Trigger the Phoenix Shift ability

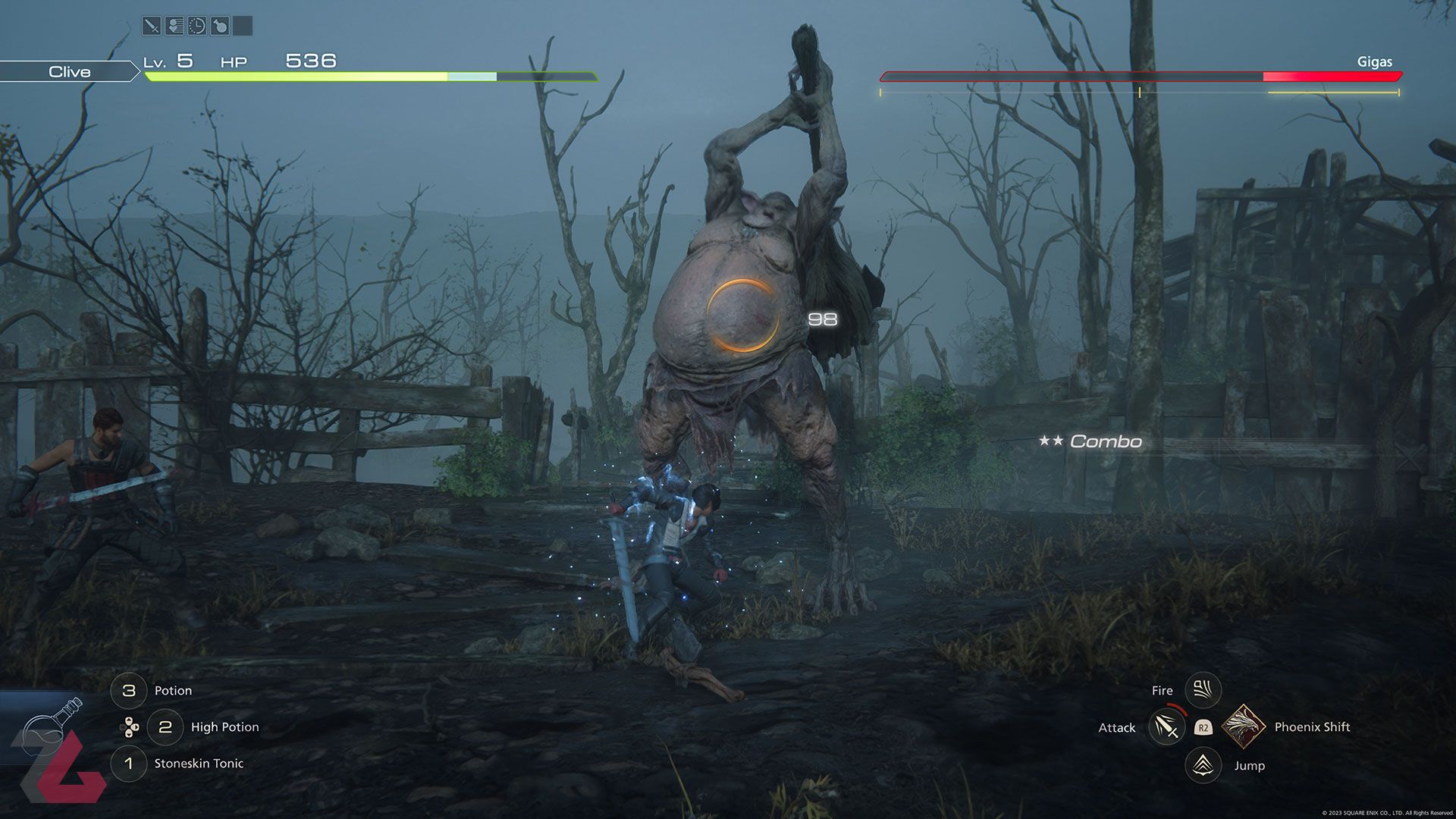click(x=1243, y=726)
